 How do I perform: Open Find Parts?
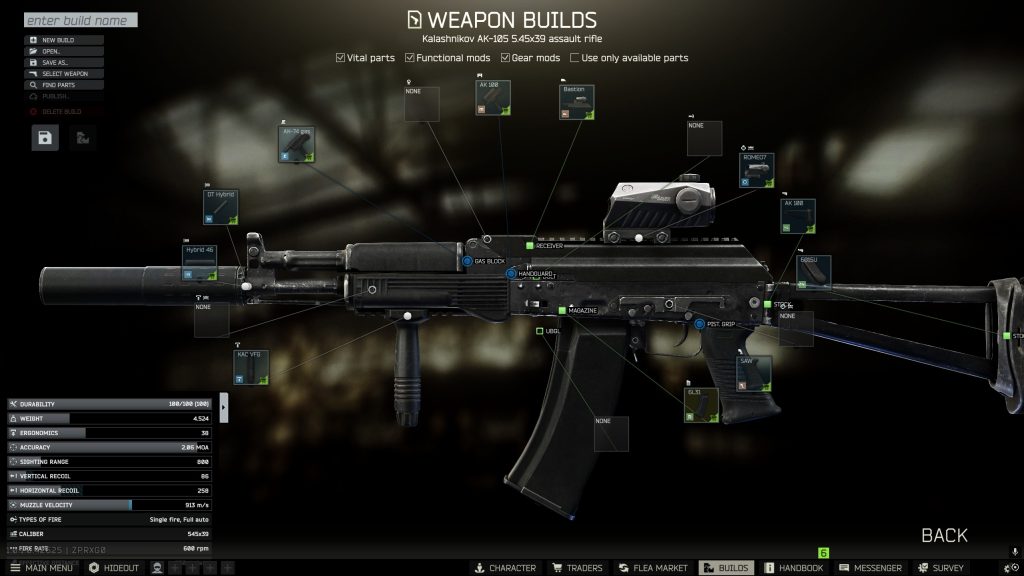(58, 85)
